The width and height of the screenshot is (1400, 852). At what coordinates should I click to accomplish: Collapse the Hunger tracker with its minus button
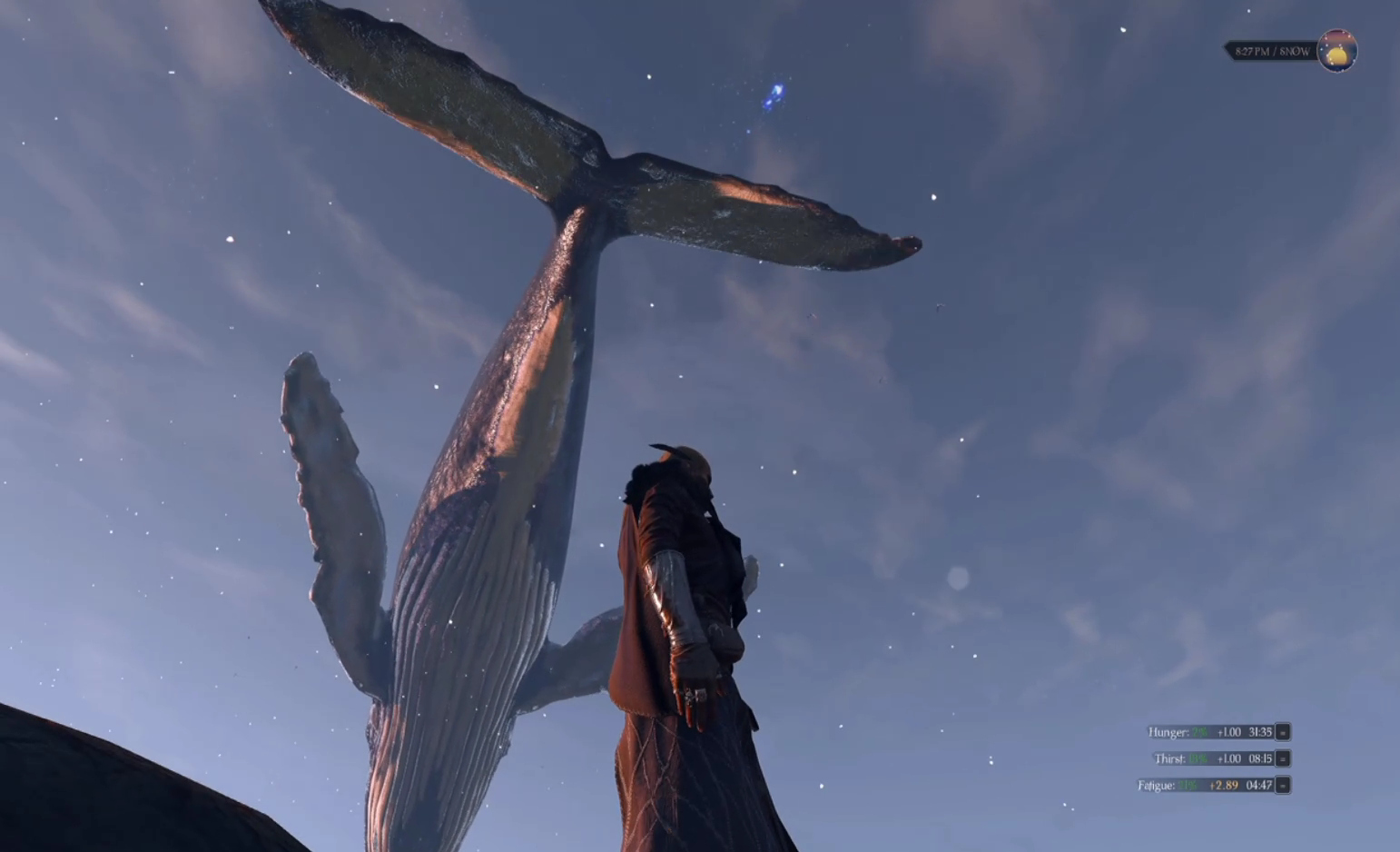[1283, 732]
